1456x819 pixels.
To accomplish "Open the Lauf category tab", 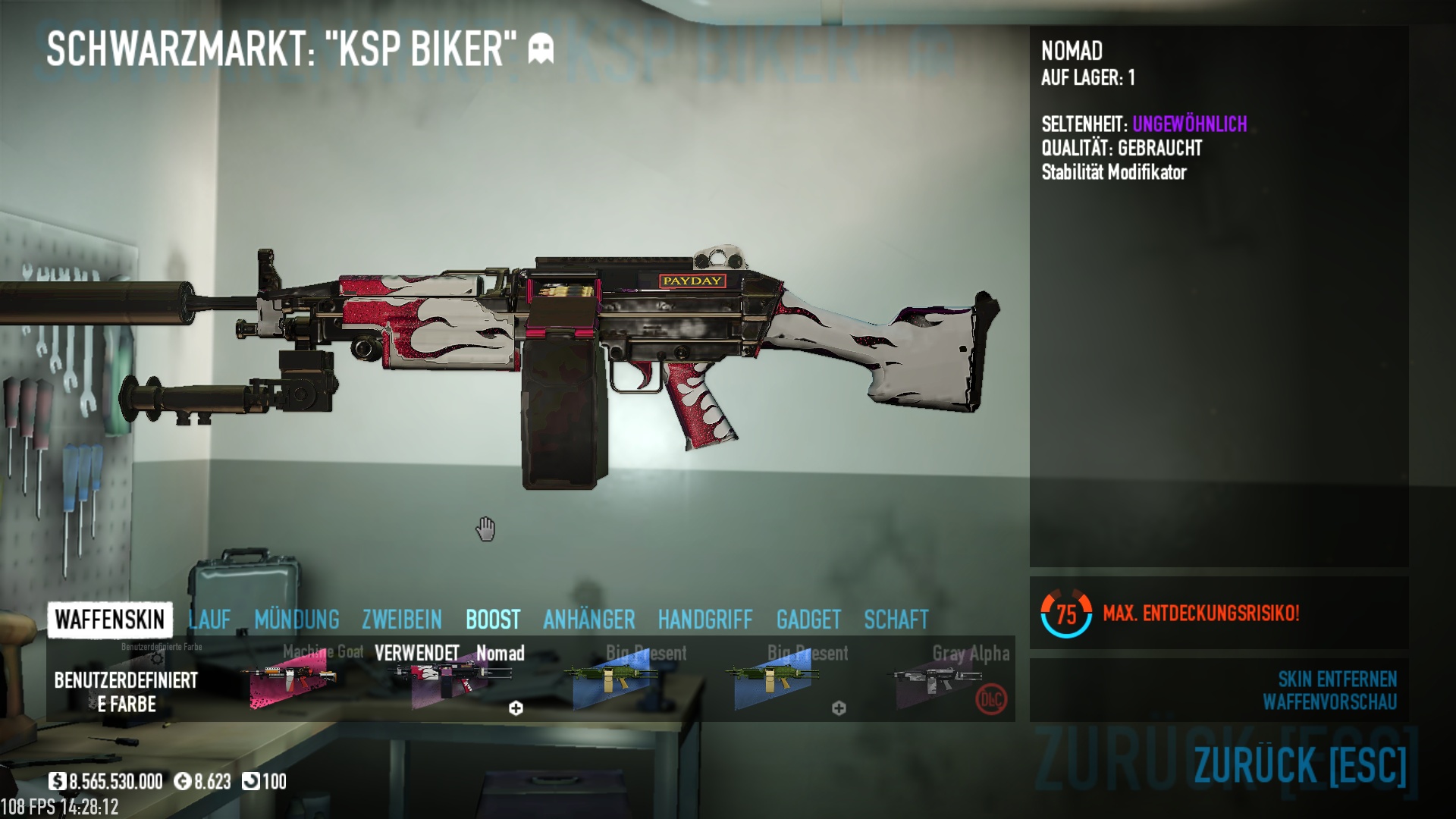I will pos(209,620).
